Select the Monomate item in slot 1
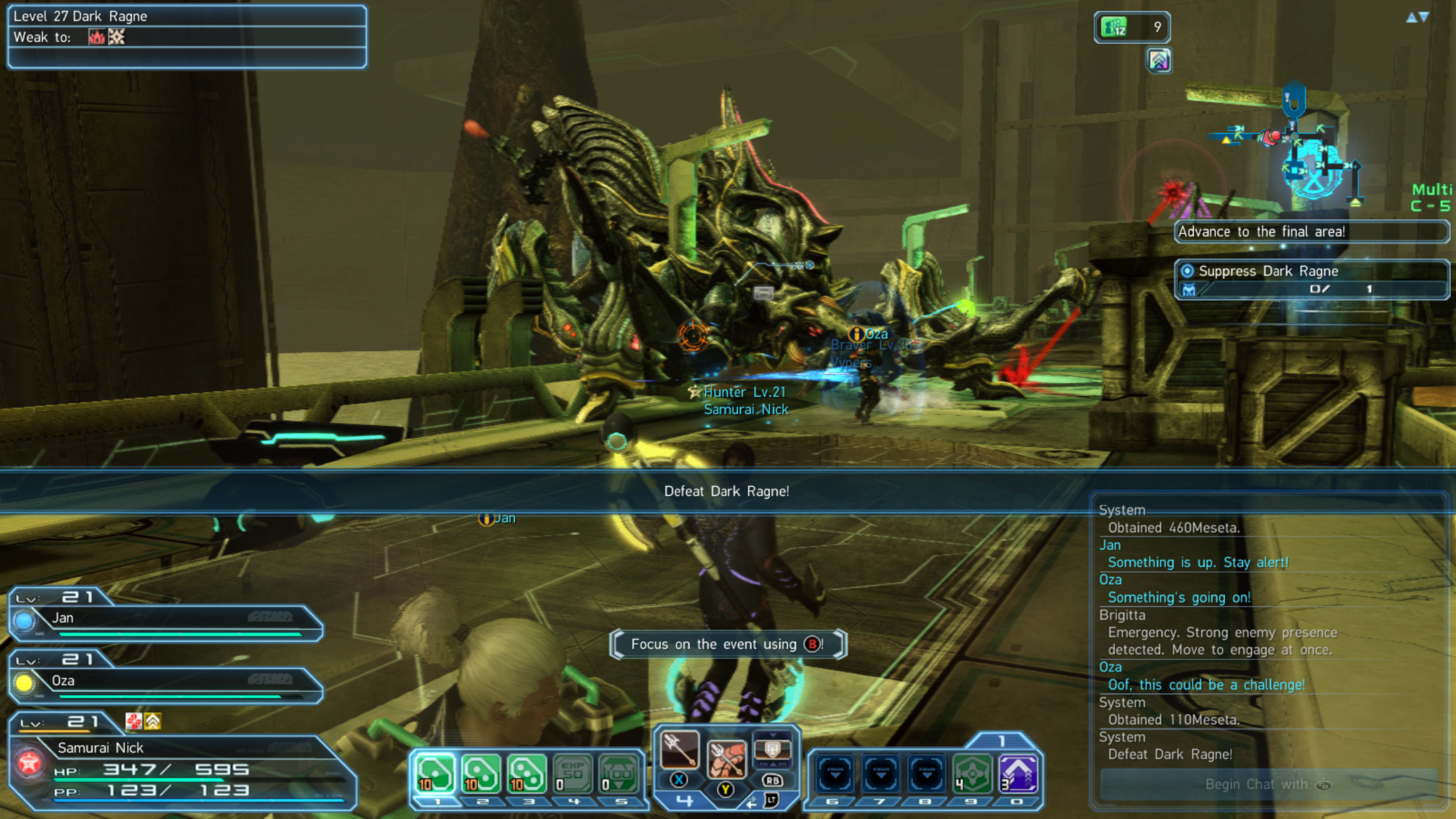 pyautogui.click(x=435, y=773)
